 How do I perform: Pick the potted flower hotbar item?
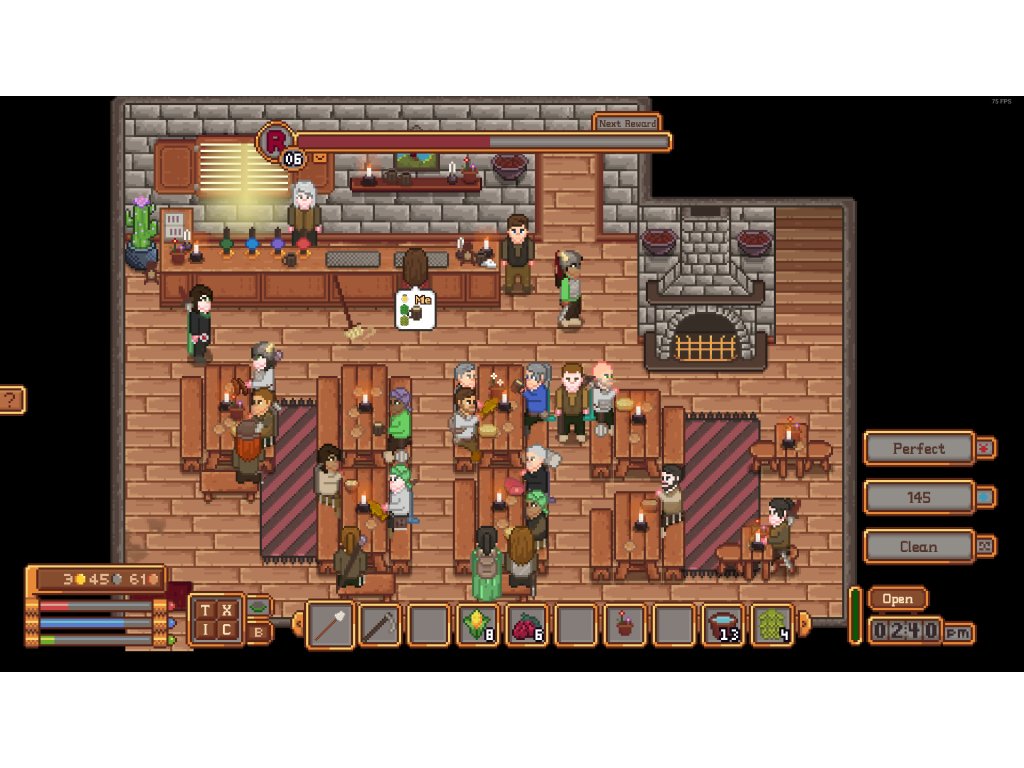[625, 626]
